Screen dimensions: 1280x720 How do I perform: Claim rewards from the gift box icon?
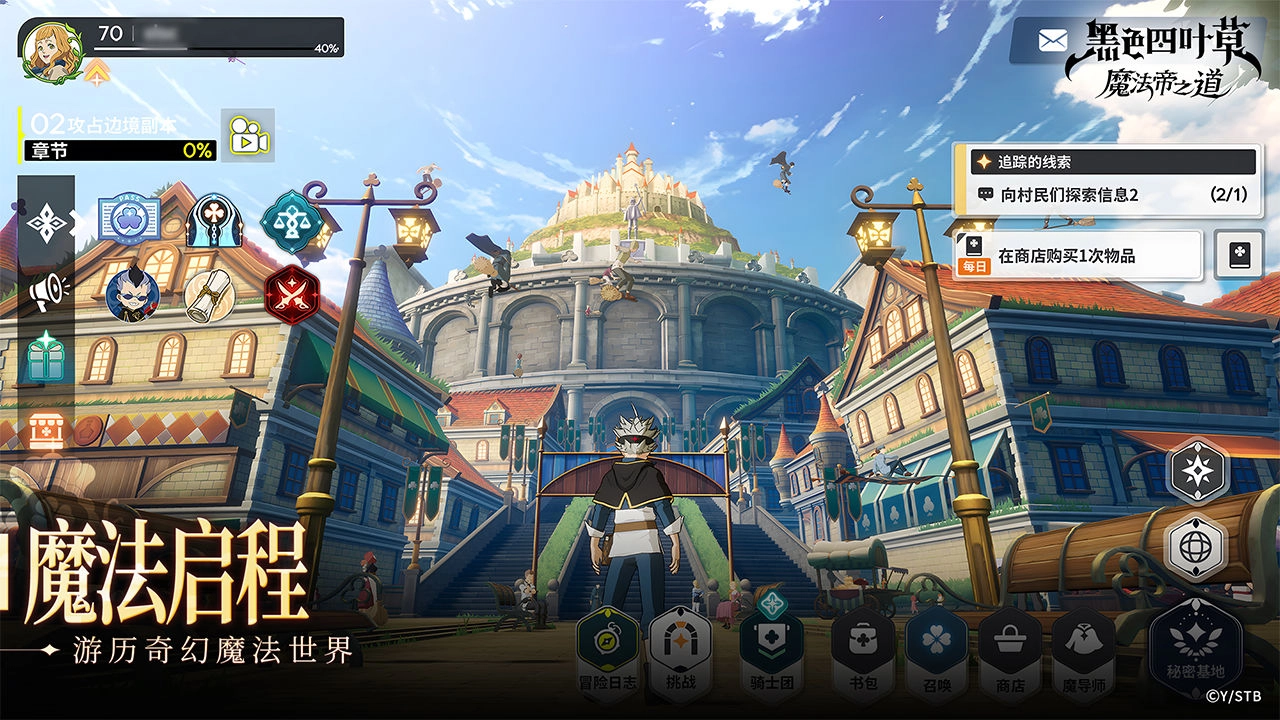click(x=47, y=355)
